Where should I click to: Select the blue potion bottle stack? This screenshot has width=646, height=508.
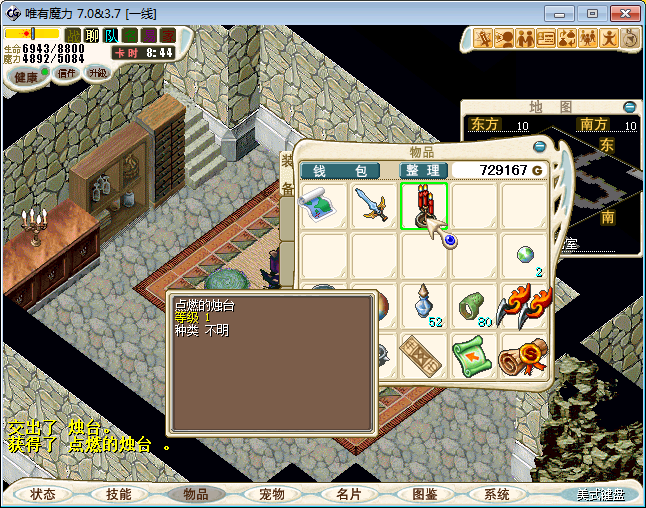tap(424, 304)
